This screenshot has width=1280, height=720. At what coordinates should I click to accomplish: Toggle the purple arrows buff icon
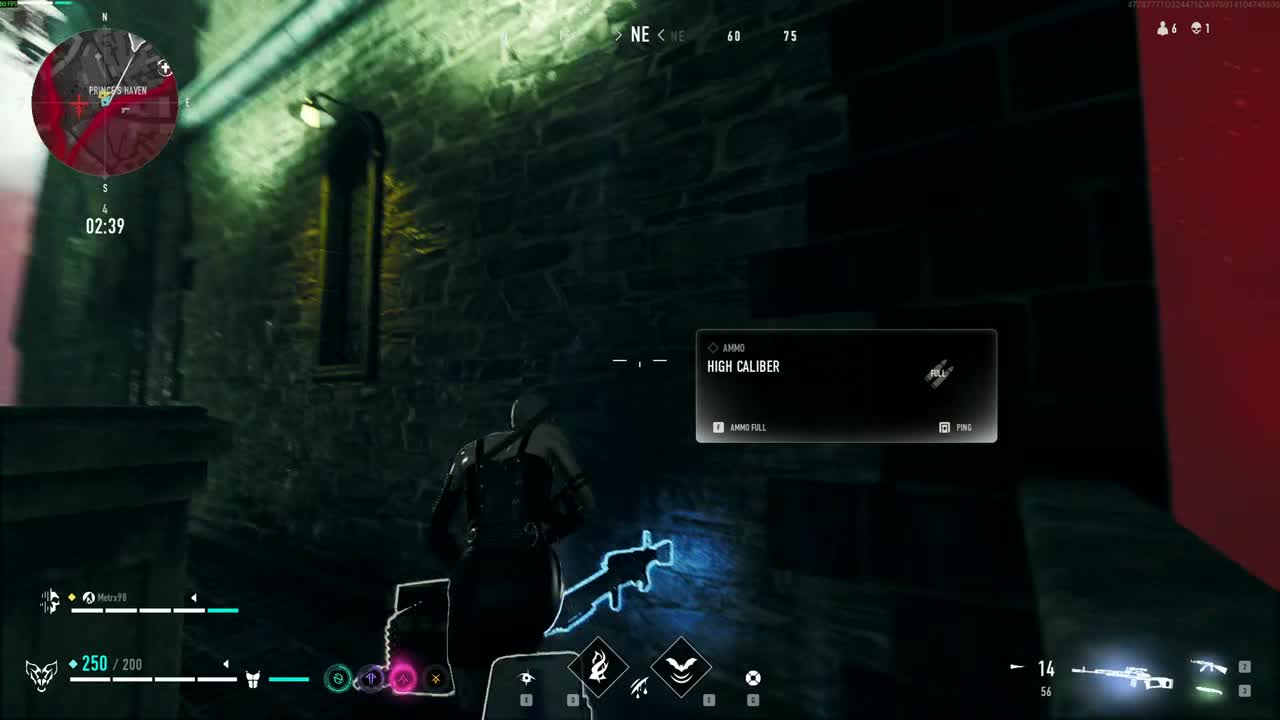click(372, 678)
